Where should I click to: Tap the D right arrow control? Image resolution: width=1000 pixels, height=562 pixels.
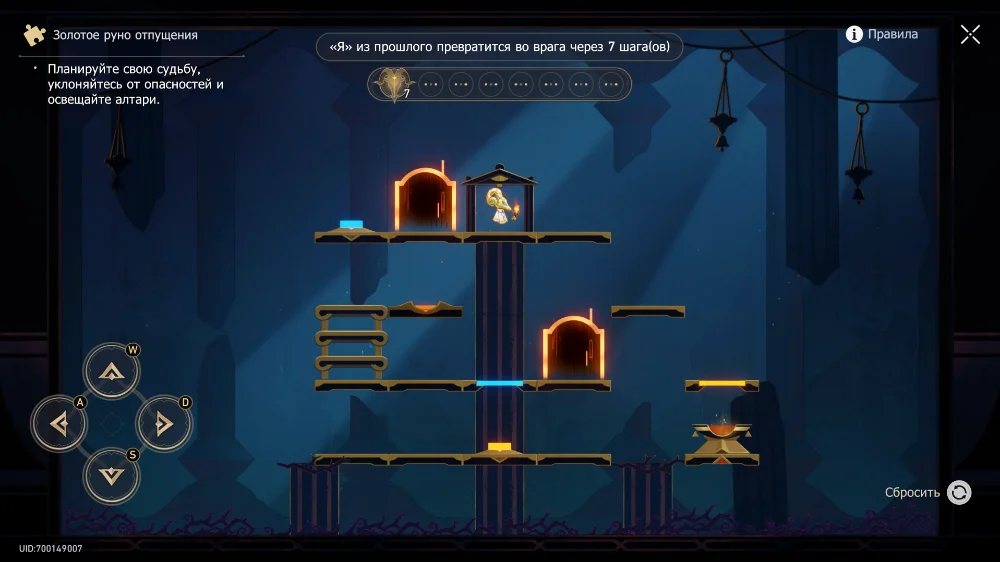pyautogui.click(x=164, y=424)
